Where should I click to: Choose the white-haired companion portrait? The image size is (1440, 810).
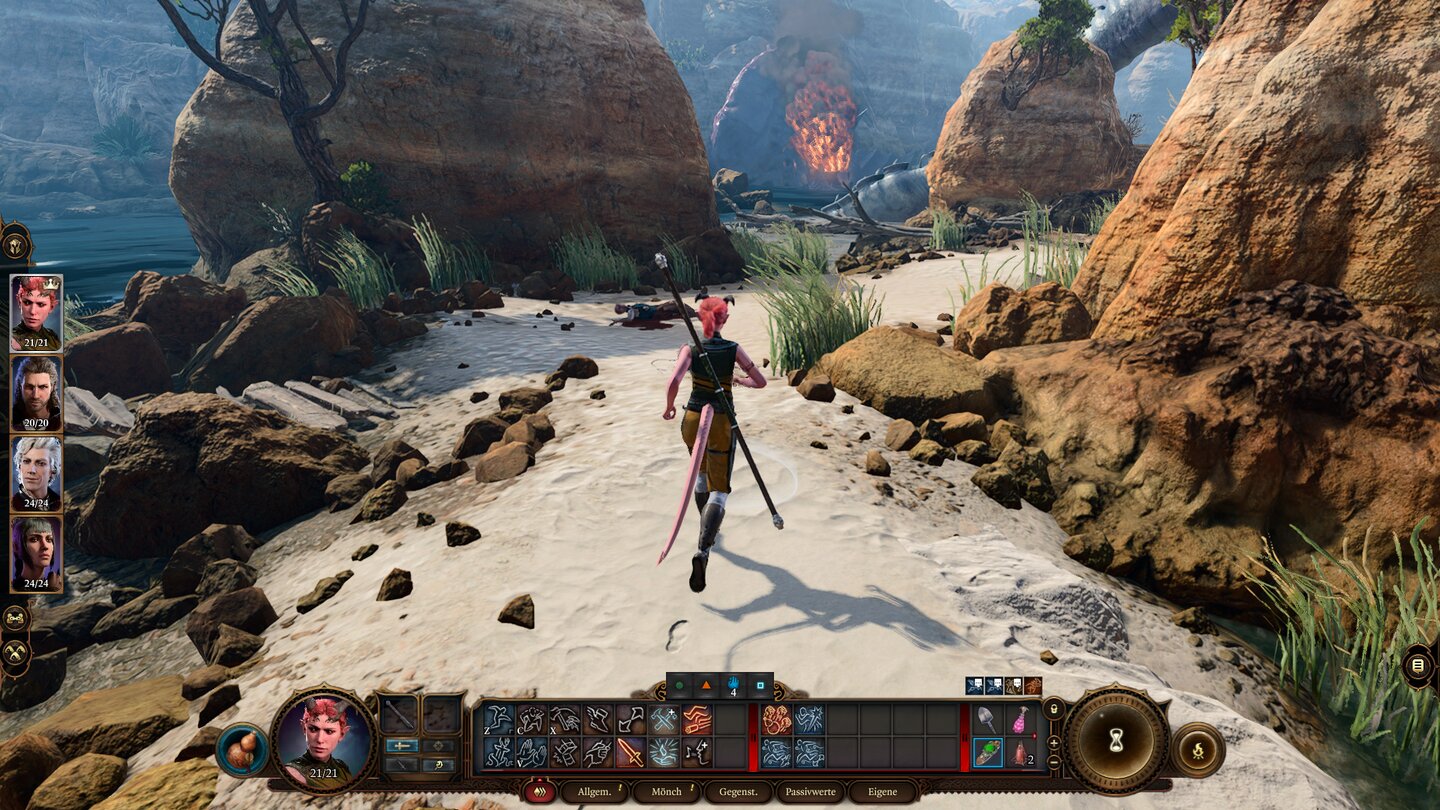36,472
